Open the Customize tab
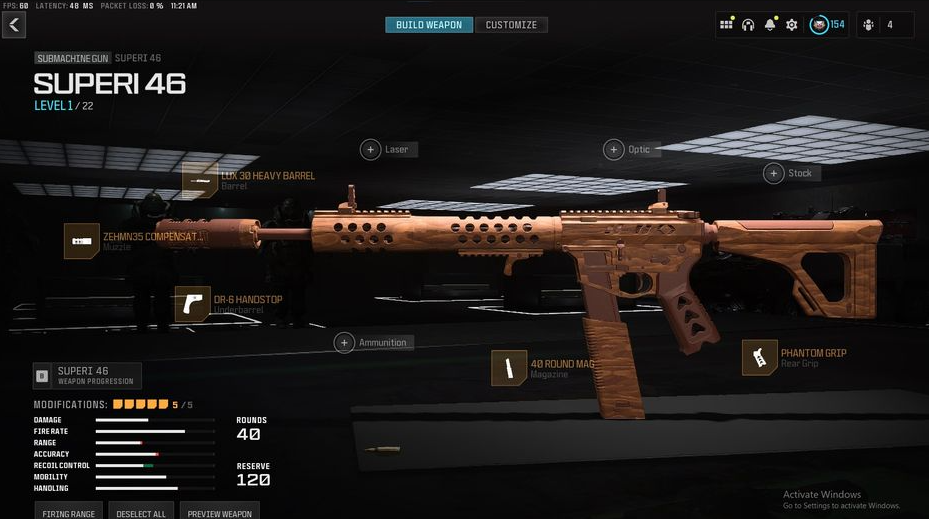 click(x=511, y=25)
